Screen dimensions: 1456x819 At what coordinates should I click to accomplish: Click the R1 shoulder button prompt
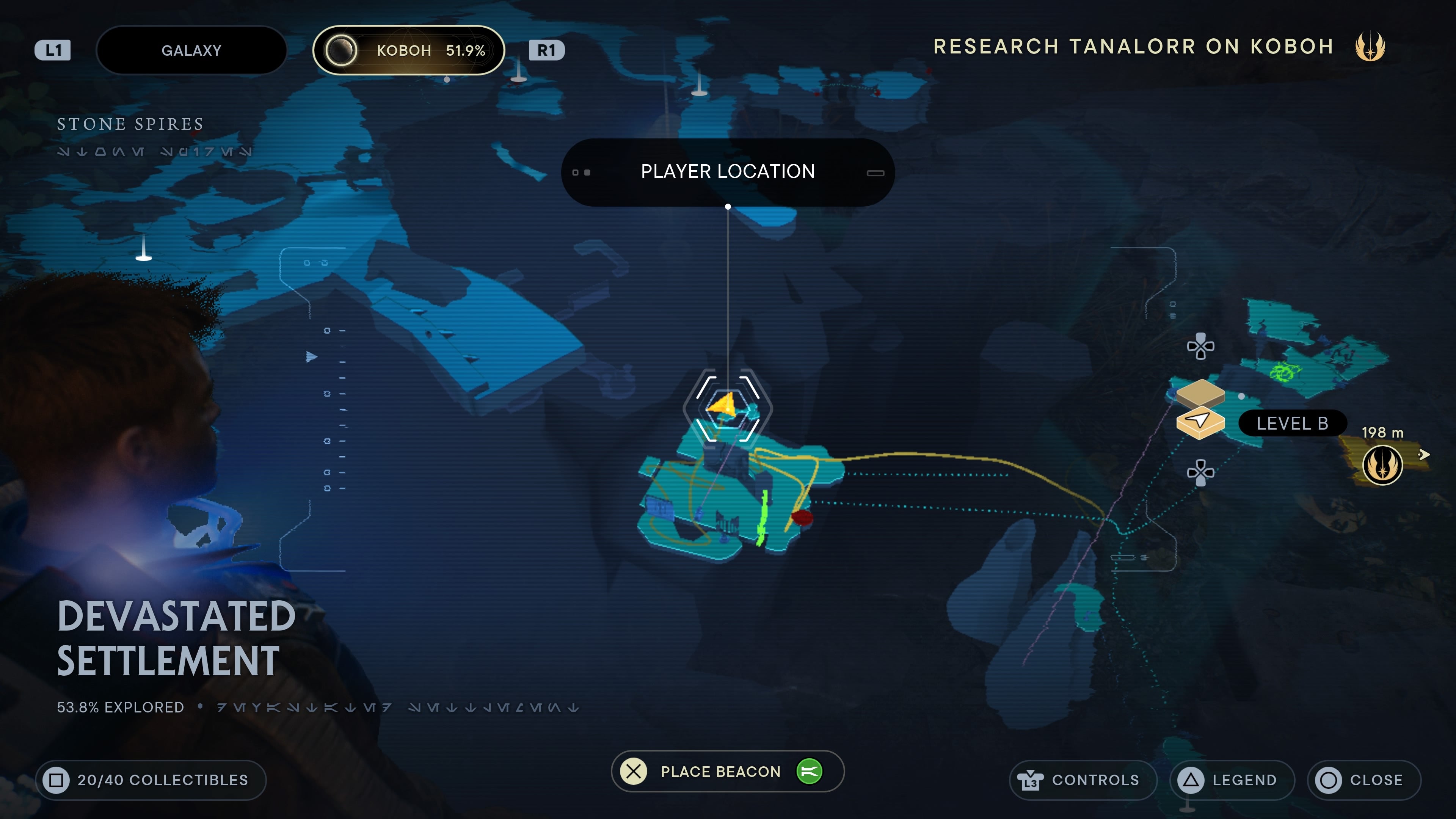(546, 50)
